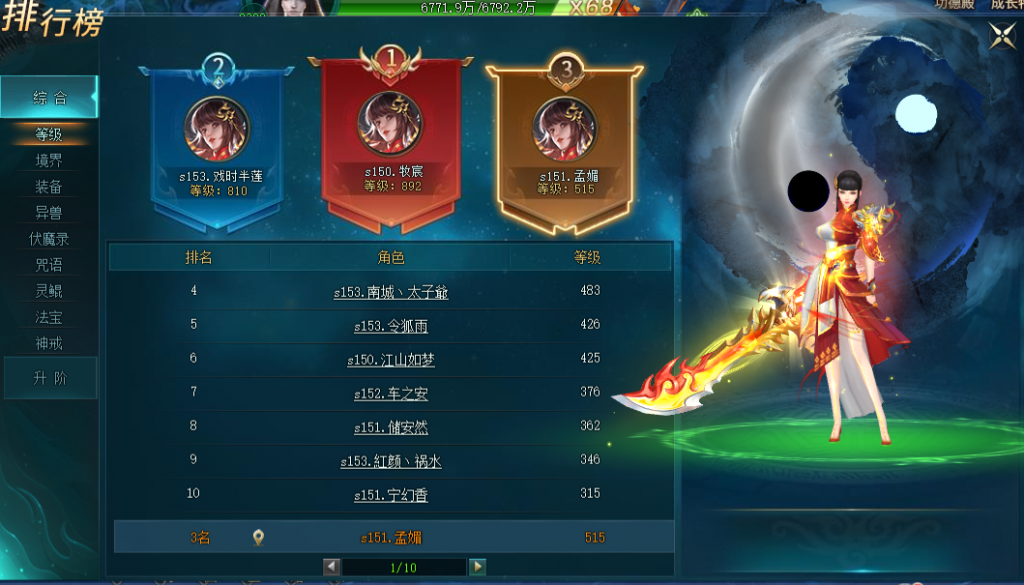Show the 装备 ranking list
Screen dimensions: 1024x585
pyautogui.click(x=49, y=187)
